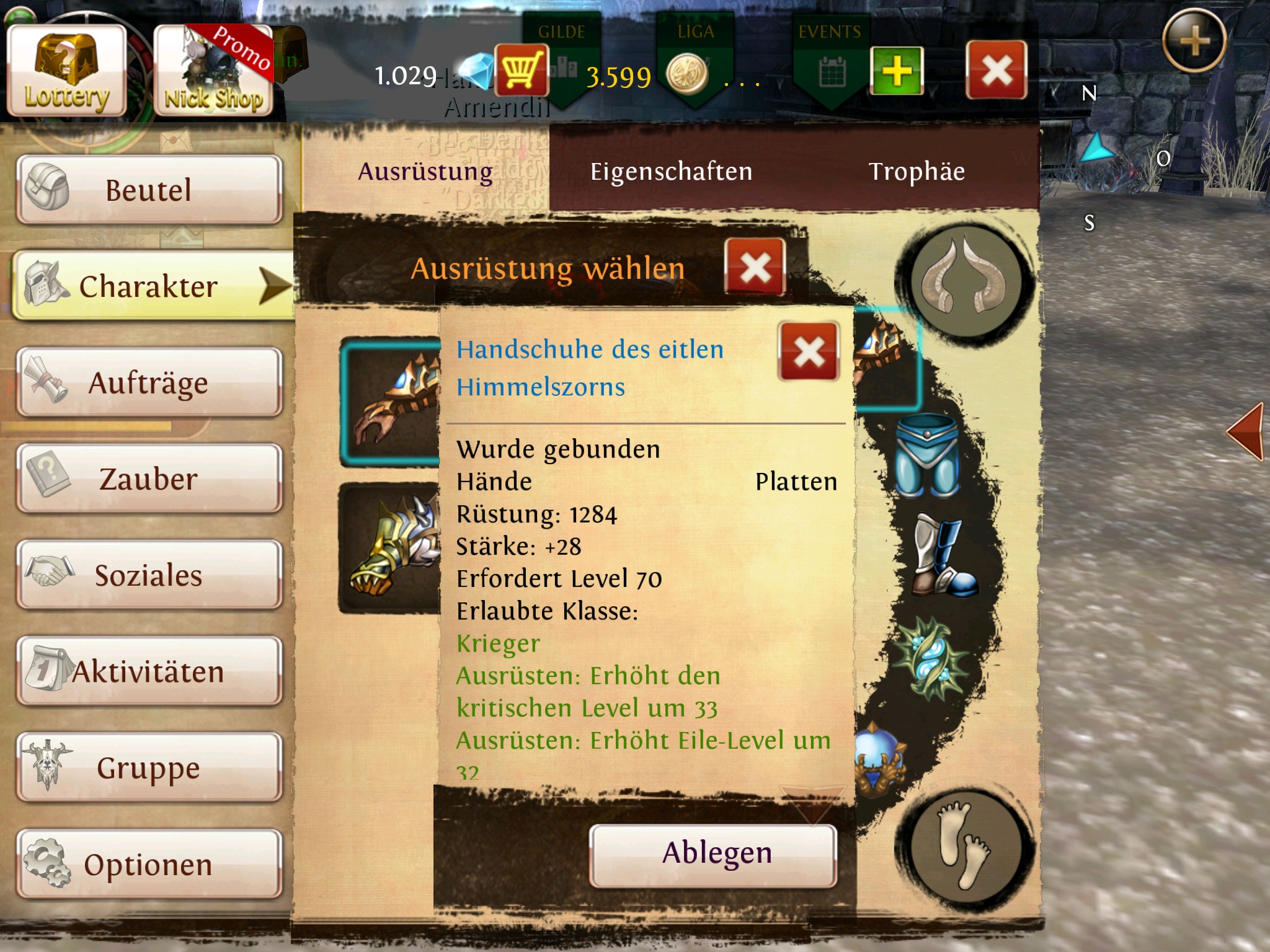
Task: Close the glove item tooltip
Action: (809, 351)
